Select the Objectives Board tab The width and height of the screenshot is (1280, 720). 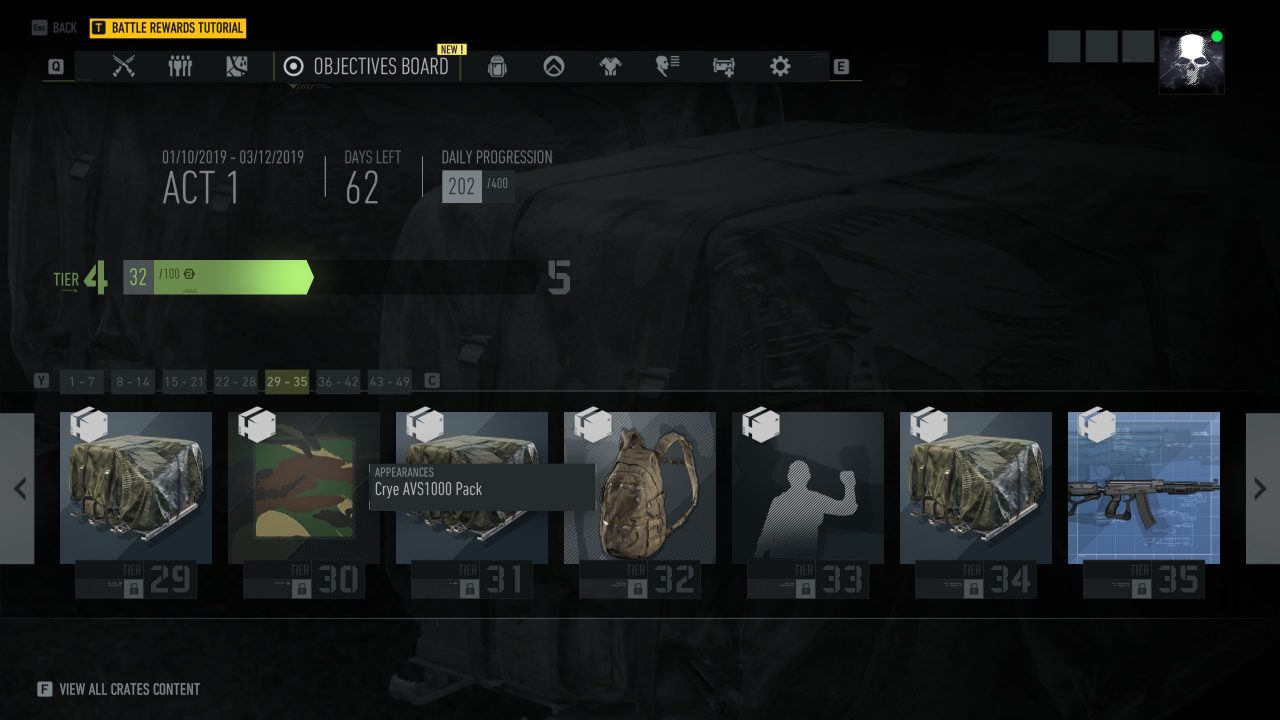[367, 67]
